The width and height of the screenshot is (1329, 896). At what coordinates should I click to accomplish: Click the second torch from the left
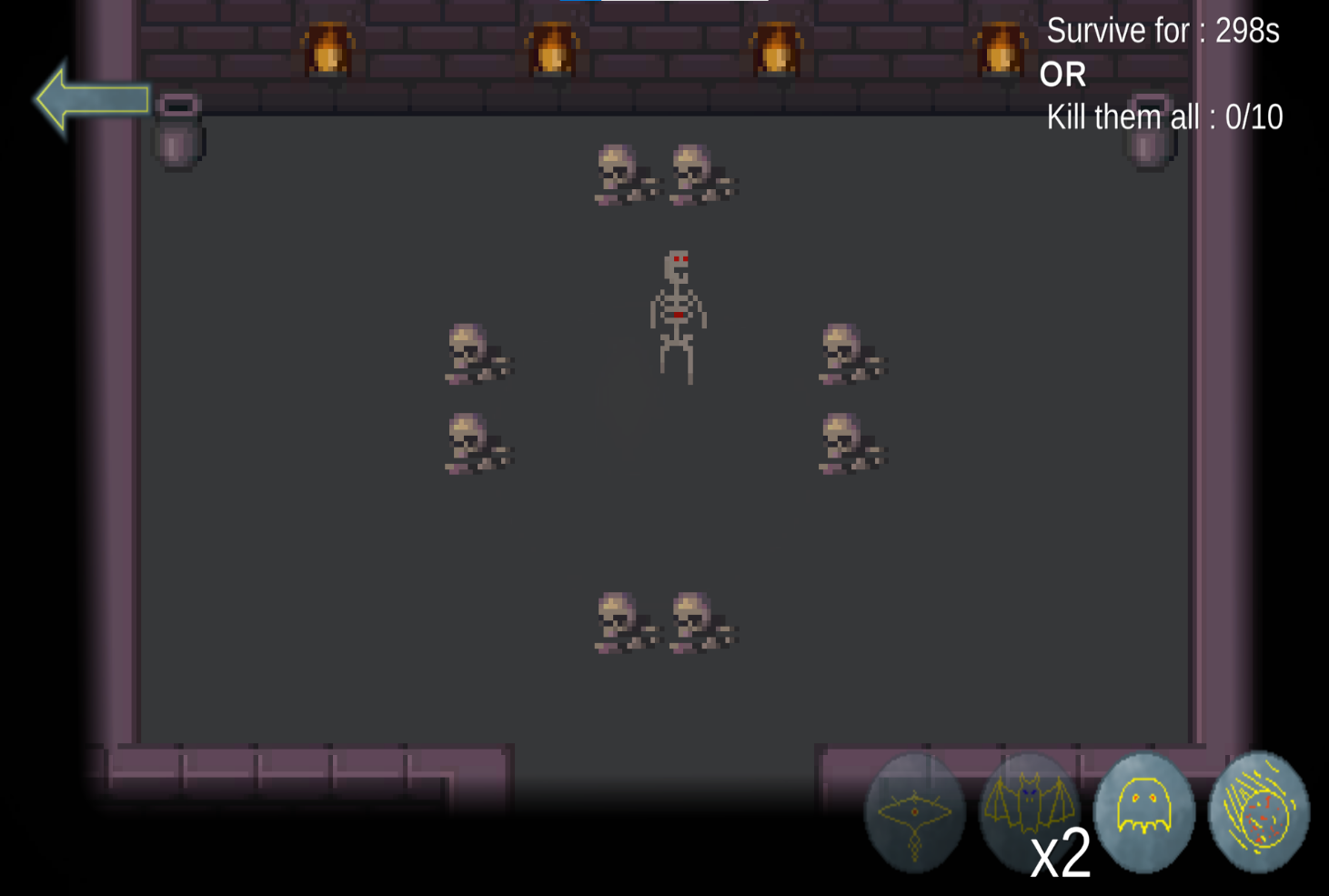tap(552, 50)
